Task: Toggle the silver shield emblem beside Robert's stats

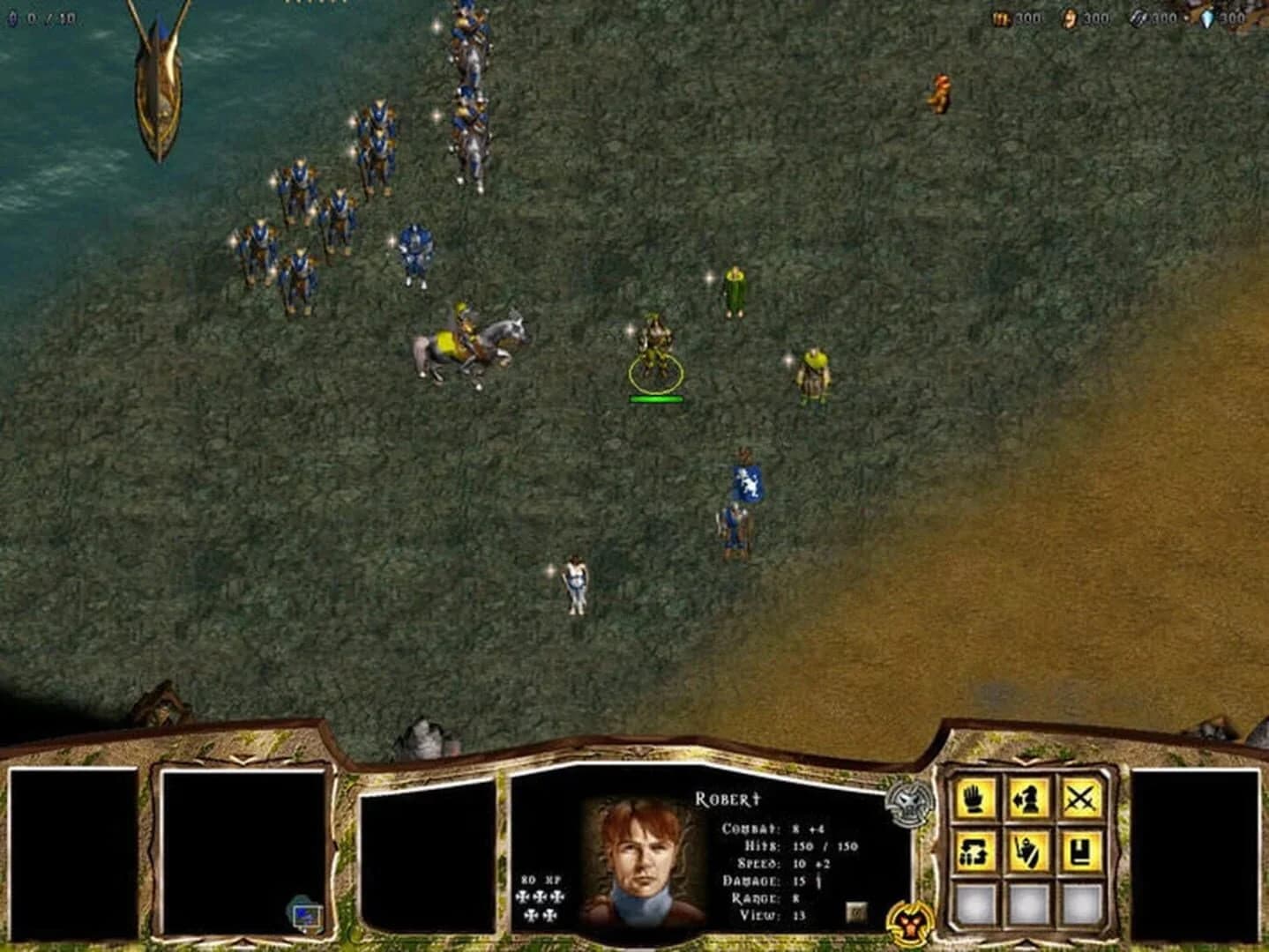Action: point(908,805)
